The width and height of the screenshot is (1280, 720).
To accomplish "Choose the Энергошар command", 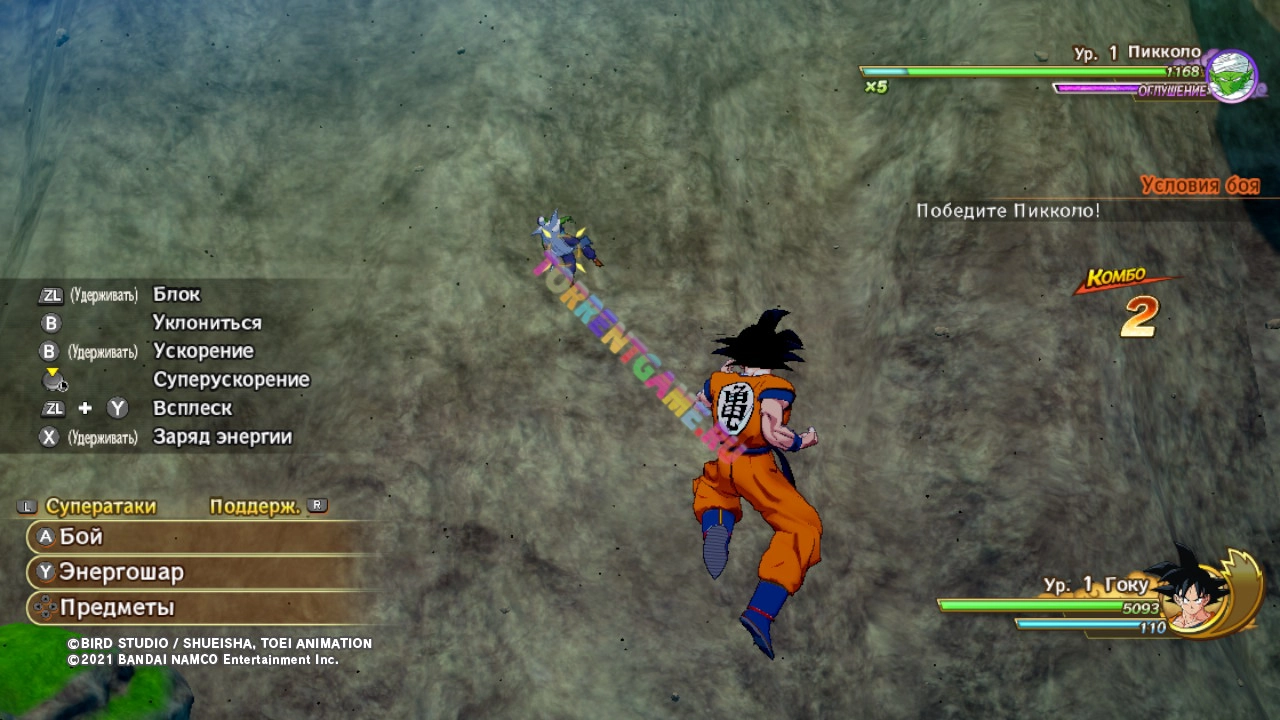I will tap(120, 572).
